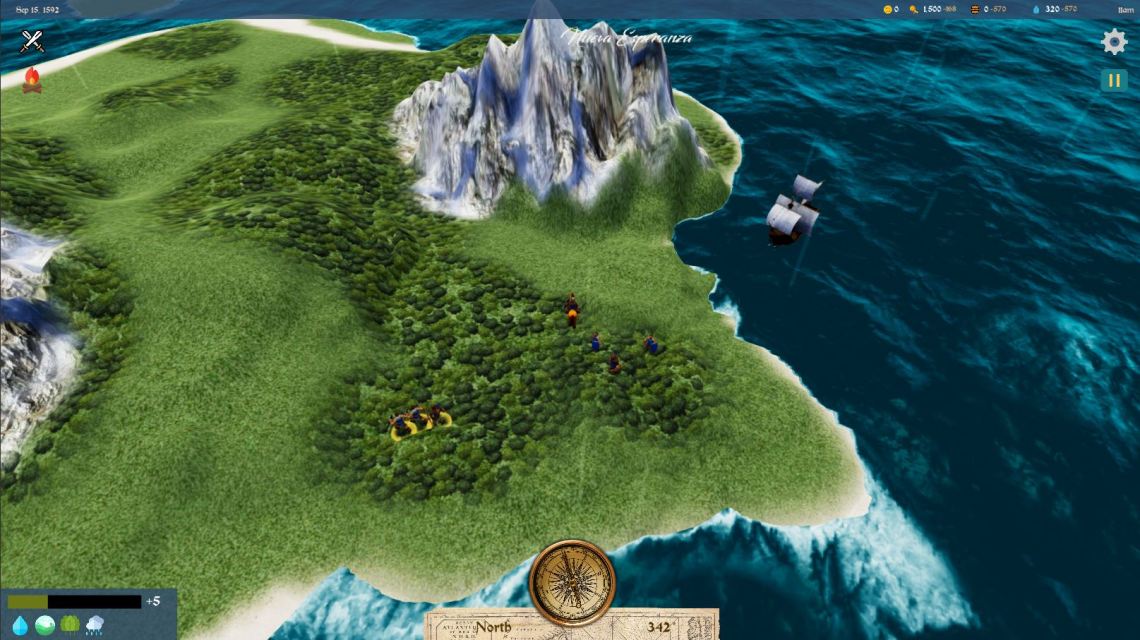Click the rain cloud weather icon
The width and height of the screenshot is (1140, 640).
coord(95,625)
